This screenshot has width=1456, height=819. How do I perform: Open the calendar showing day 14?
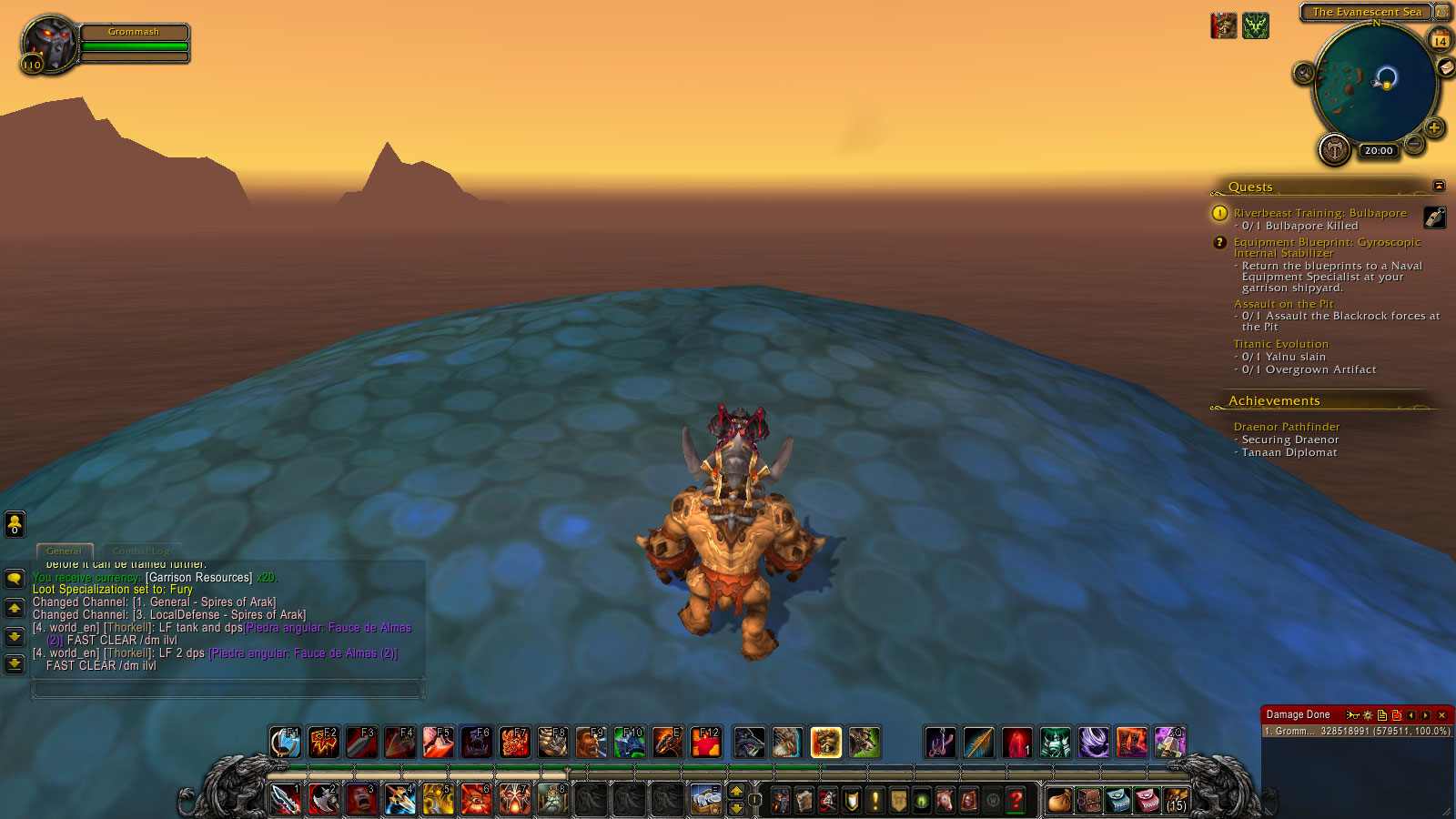1441,41
